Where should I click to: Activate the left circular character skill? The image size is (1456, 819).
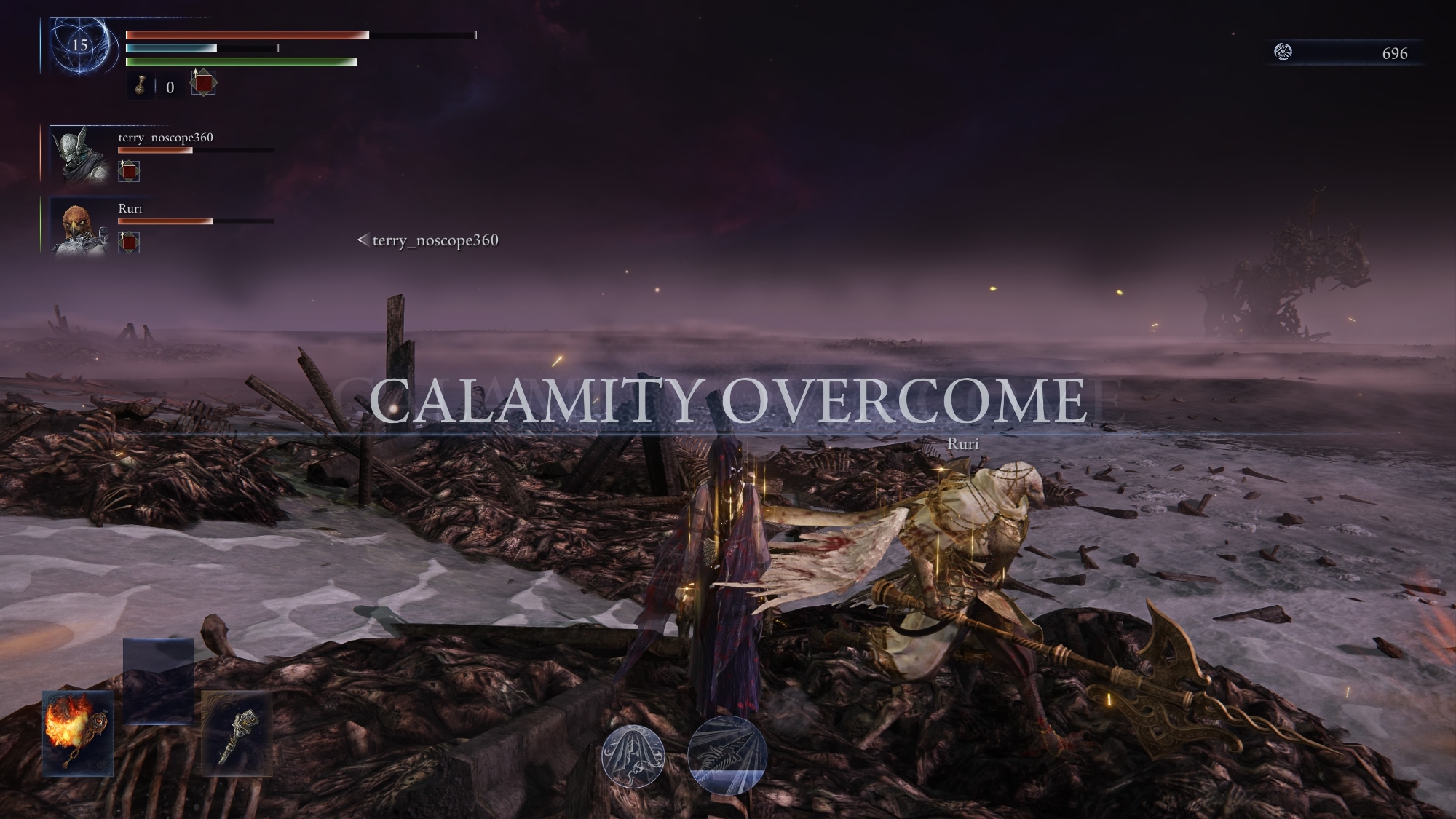pyautogui.click(x=633, y=756)
